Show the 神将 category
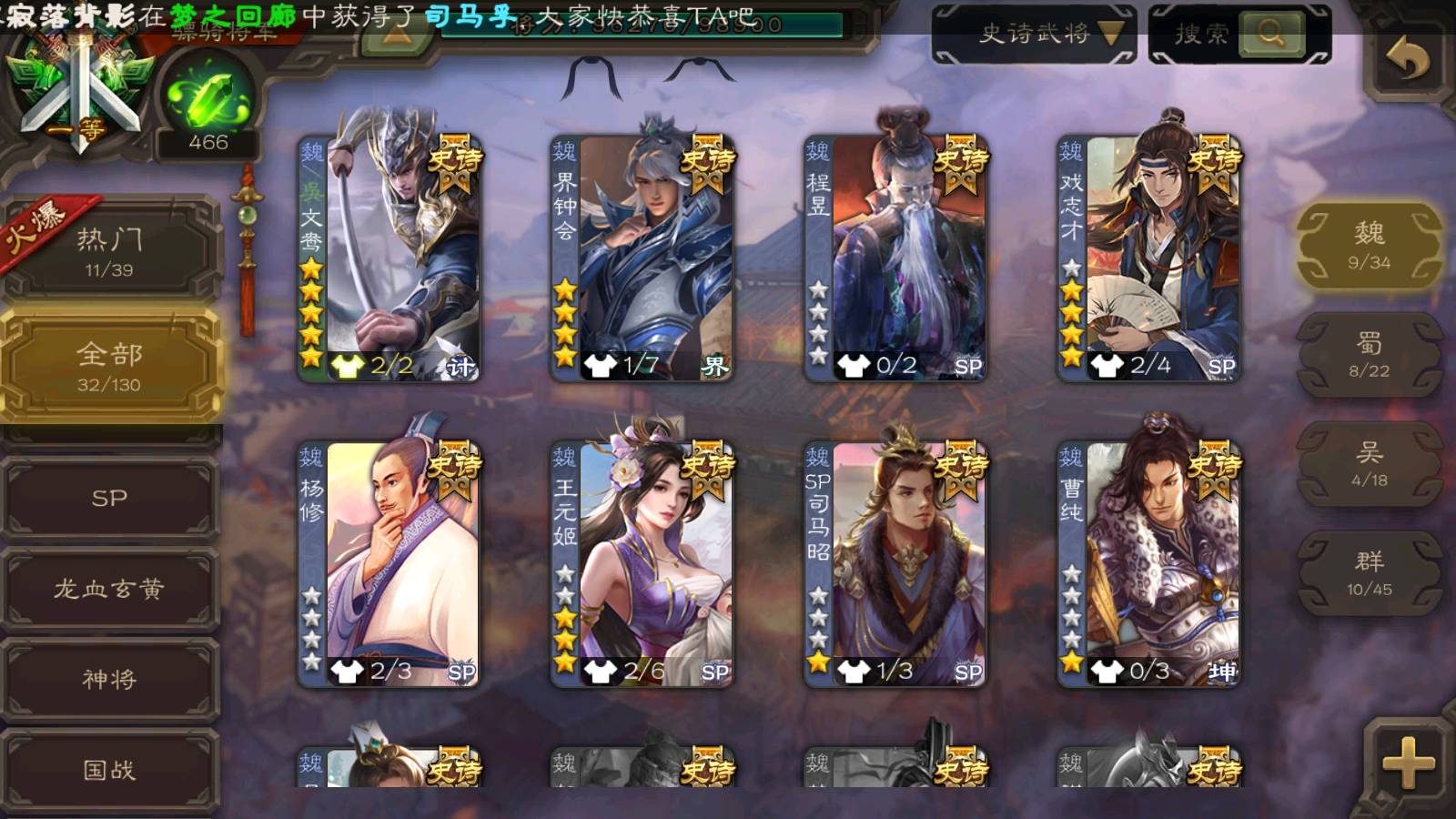The width and height of the screenshot is (1456, 819). pyautogui.click(x=109, y=679)
